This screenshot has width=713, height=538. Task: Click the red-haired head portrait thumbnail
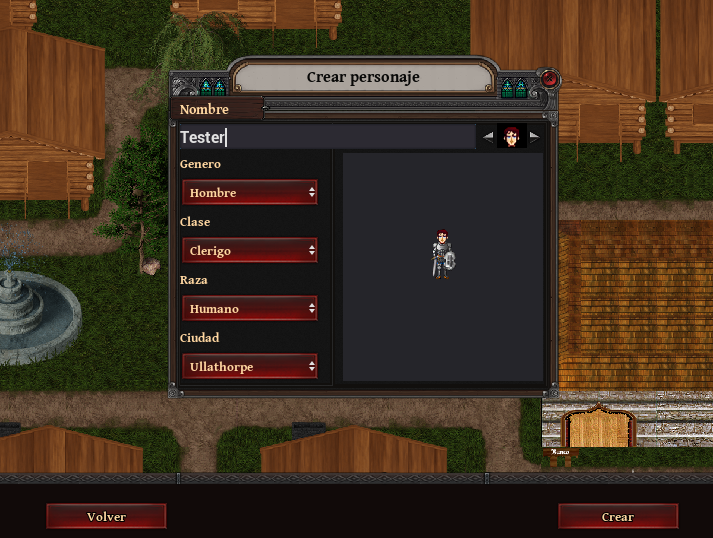(x=512, y=137)
